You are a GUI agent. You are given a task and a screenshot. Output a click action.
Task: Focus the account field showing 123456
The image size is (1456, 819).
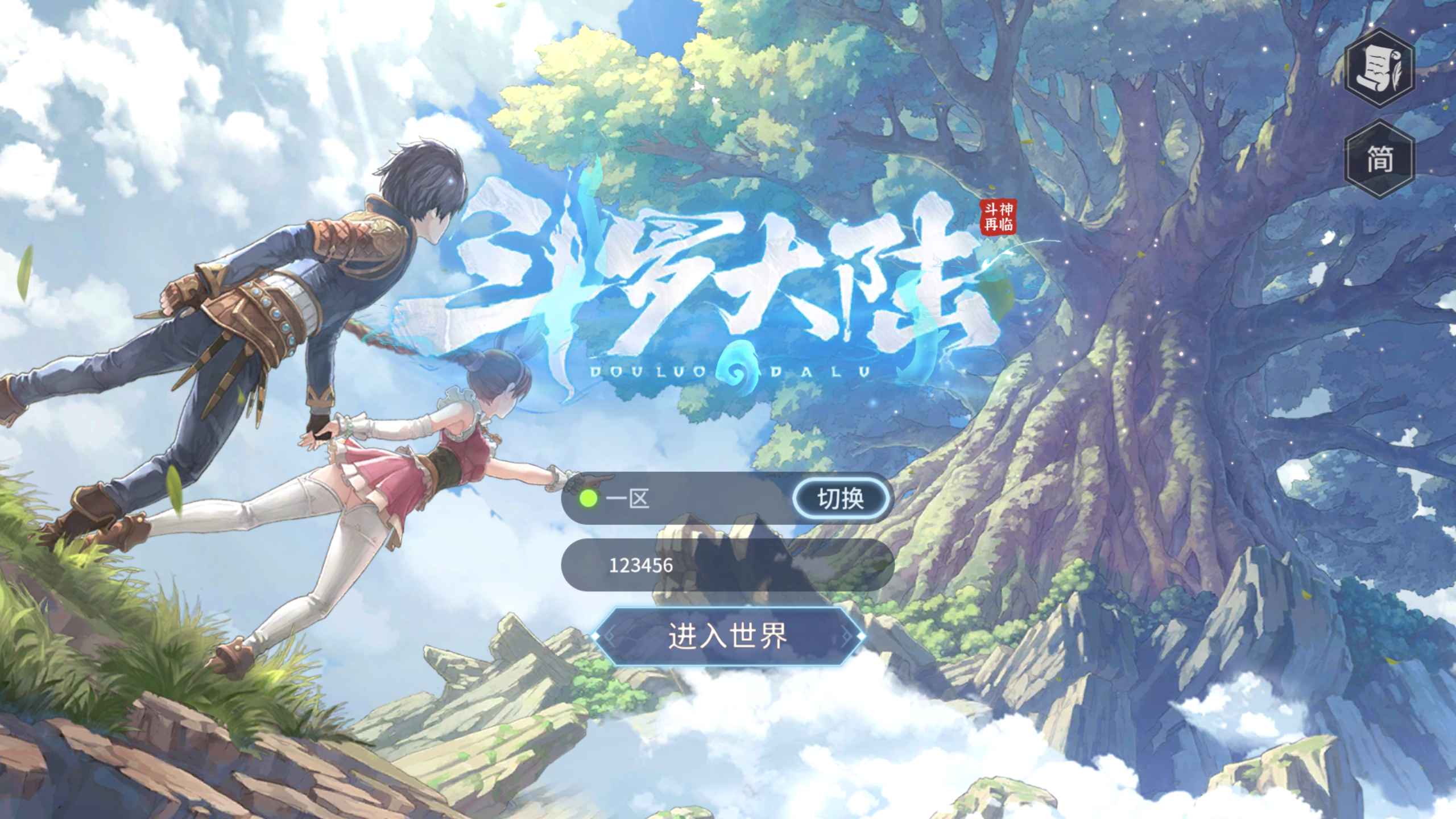pos(727,565)
